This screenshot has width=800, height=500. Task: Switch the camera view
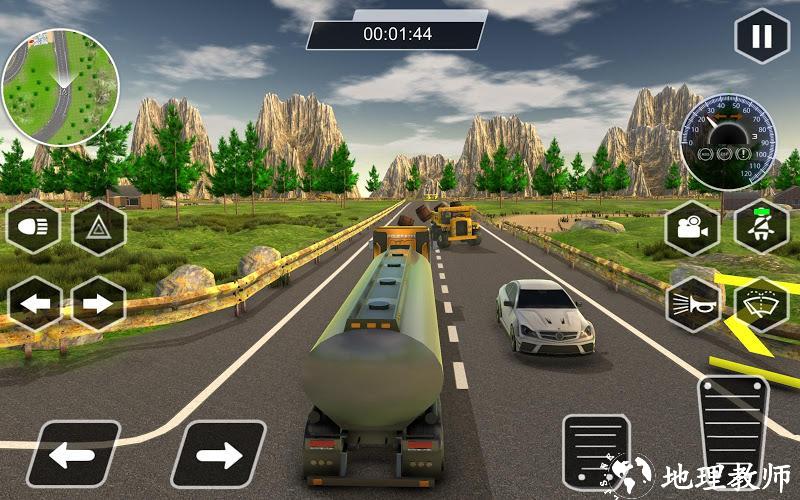692,228
